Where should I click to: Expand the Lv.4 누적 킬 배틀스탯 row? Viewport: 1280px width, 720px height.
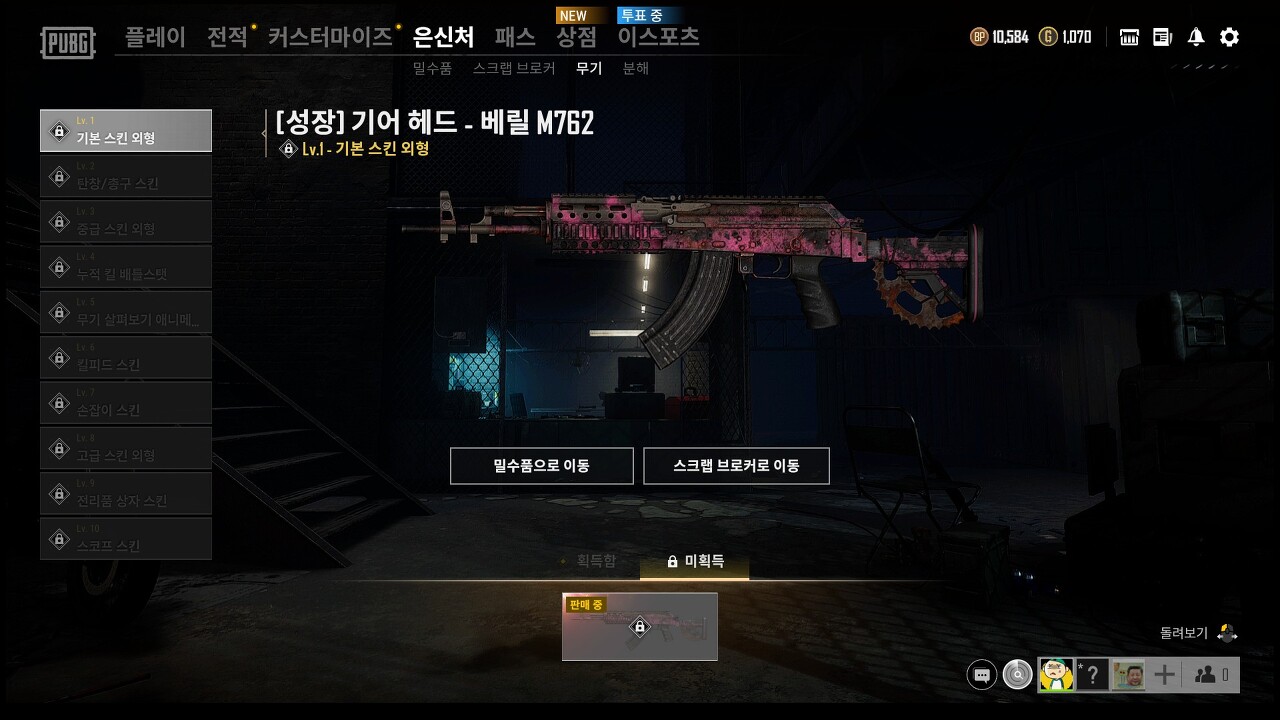pos(126,266)
